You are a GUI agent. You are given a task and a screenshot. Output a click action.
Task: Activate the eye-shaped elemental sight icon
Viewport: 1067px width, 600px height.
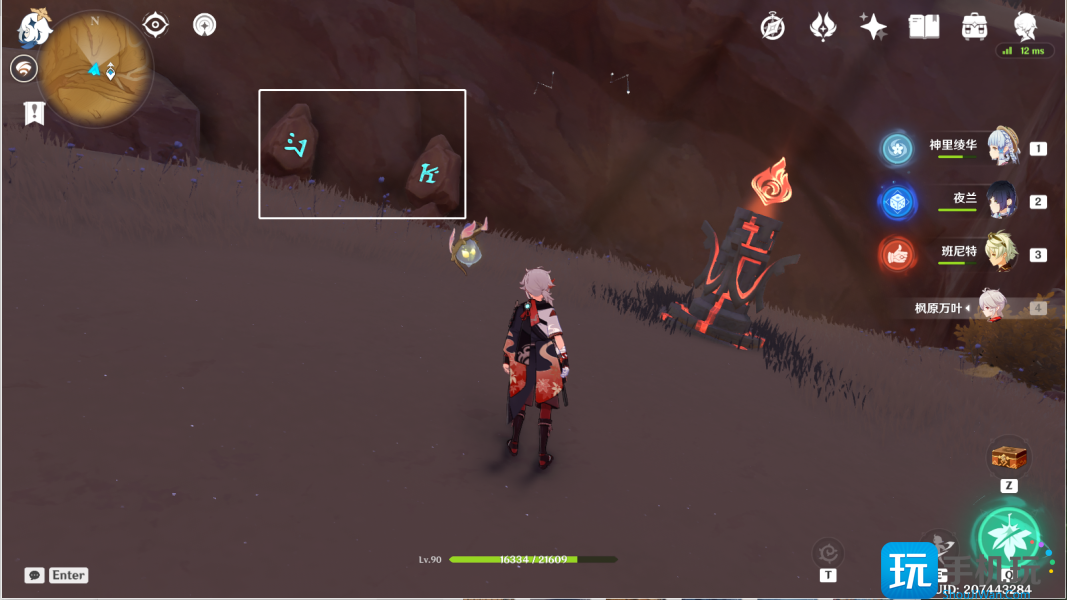tap(155, 25)
